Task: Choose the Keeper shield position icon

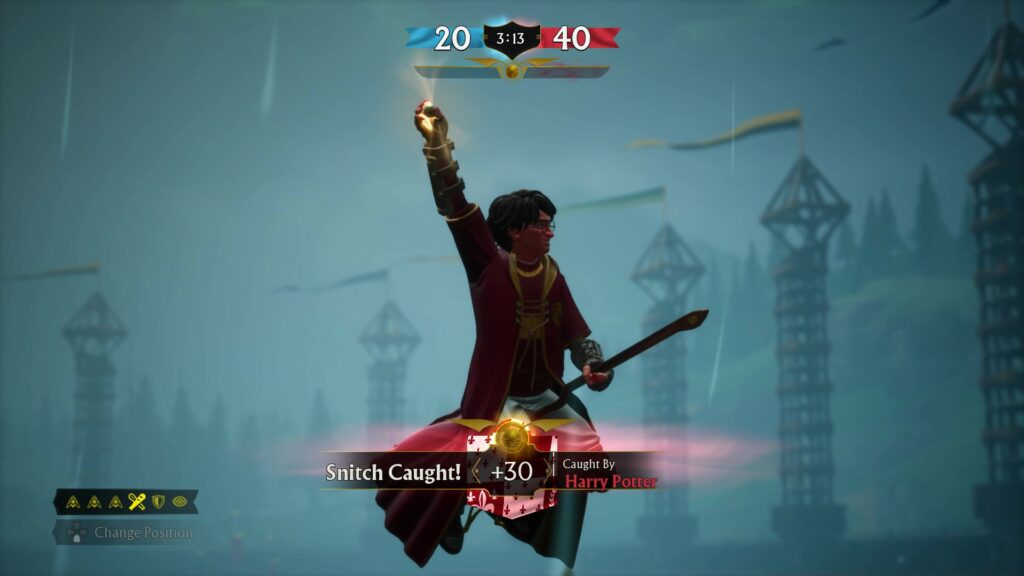Action: 157,502
